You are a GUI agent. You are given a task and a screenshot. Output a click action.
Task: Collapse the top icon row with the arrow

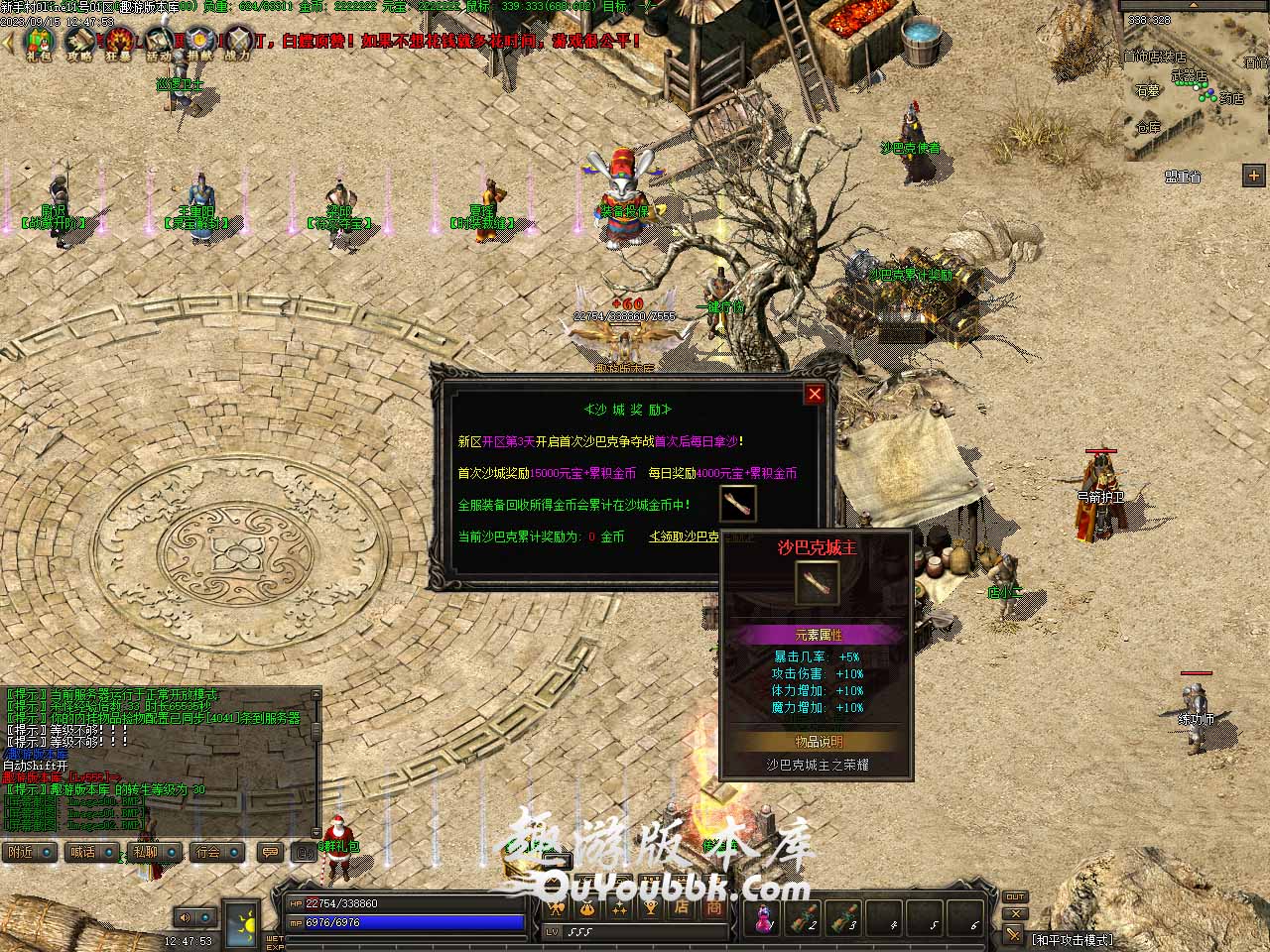(8, 42)
